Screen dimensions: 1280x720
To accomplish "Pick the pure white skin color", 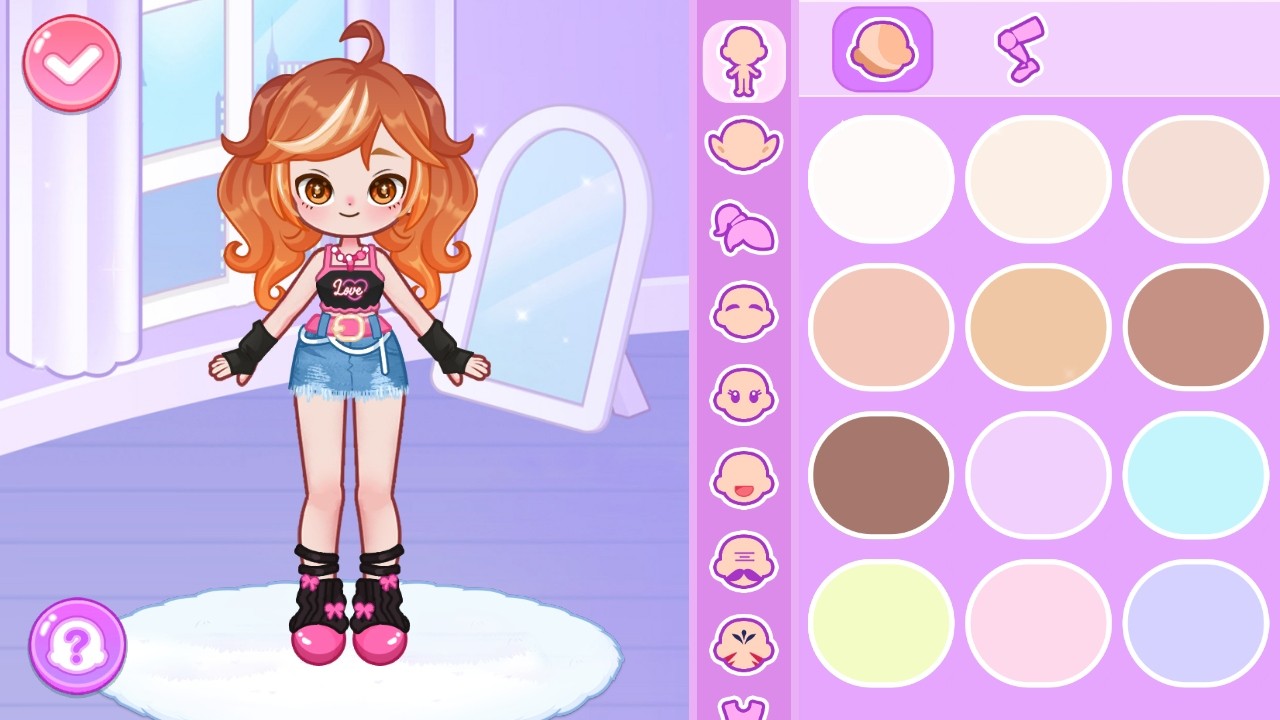I will [881, 179].
